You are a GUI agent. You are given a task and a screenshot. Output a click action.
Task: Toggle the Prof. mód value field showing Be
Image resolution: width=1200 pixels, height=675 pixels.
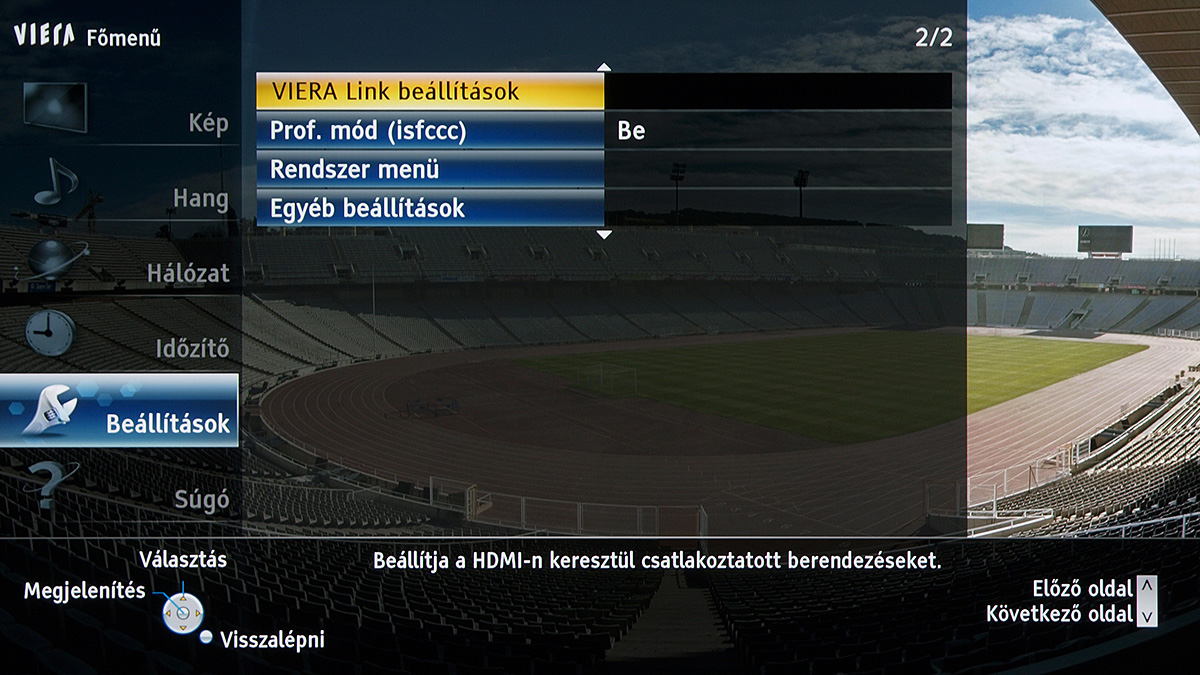(x=778, y=131)
